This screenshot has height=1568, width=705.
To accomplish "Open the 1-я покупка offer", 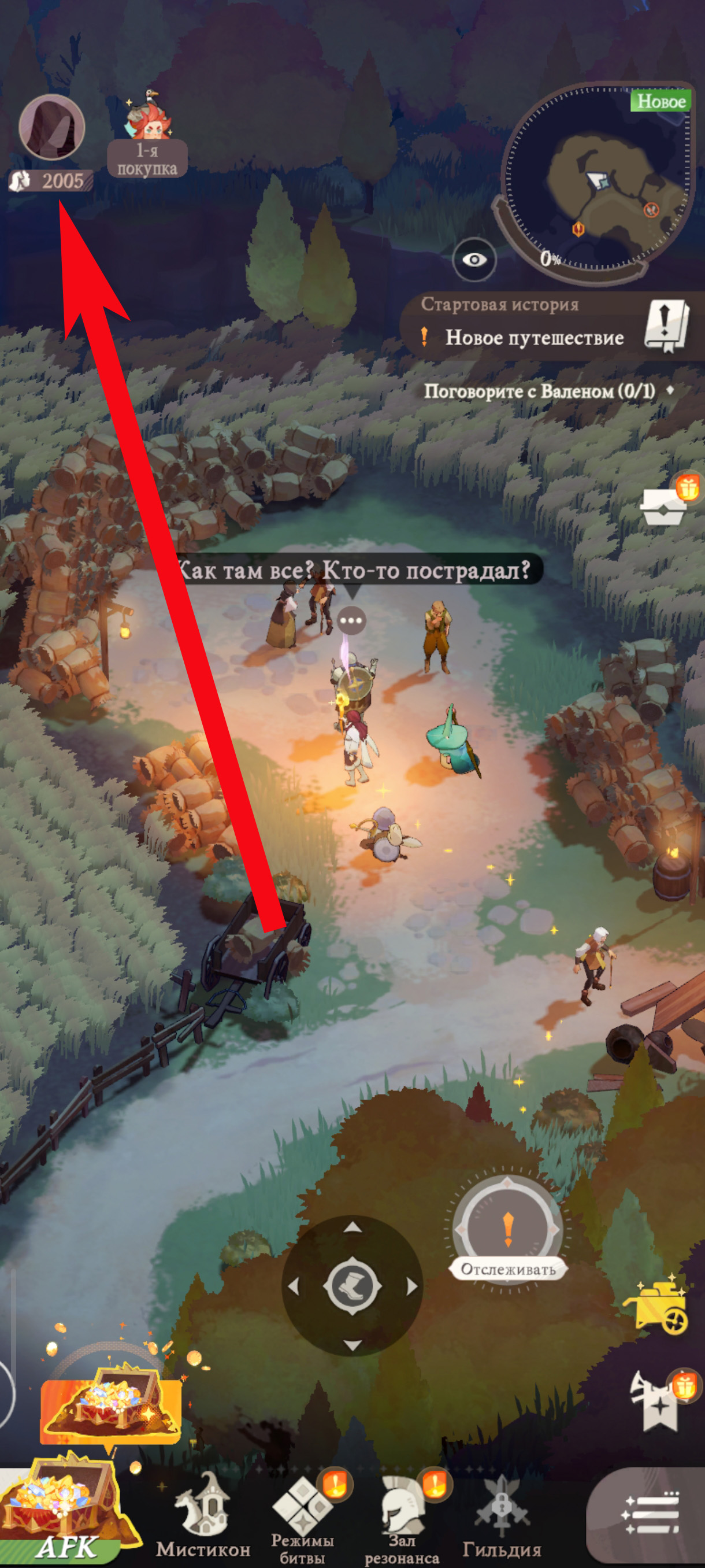I will click(147, 137).
